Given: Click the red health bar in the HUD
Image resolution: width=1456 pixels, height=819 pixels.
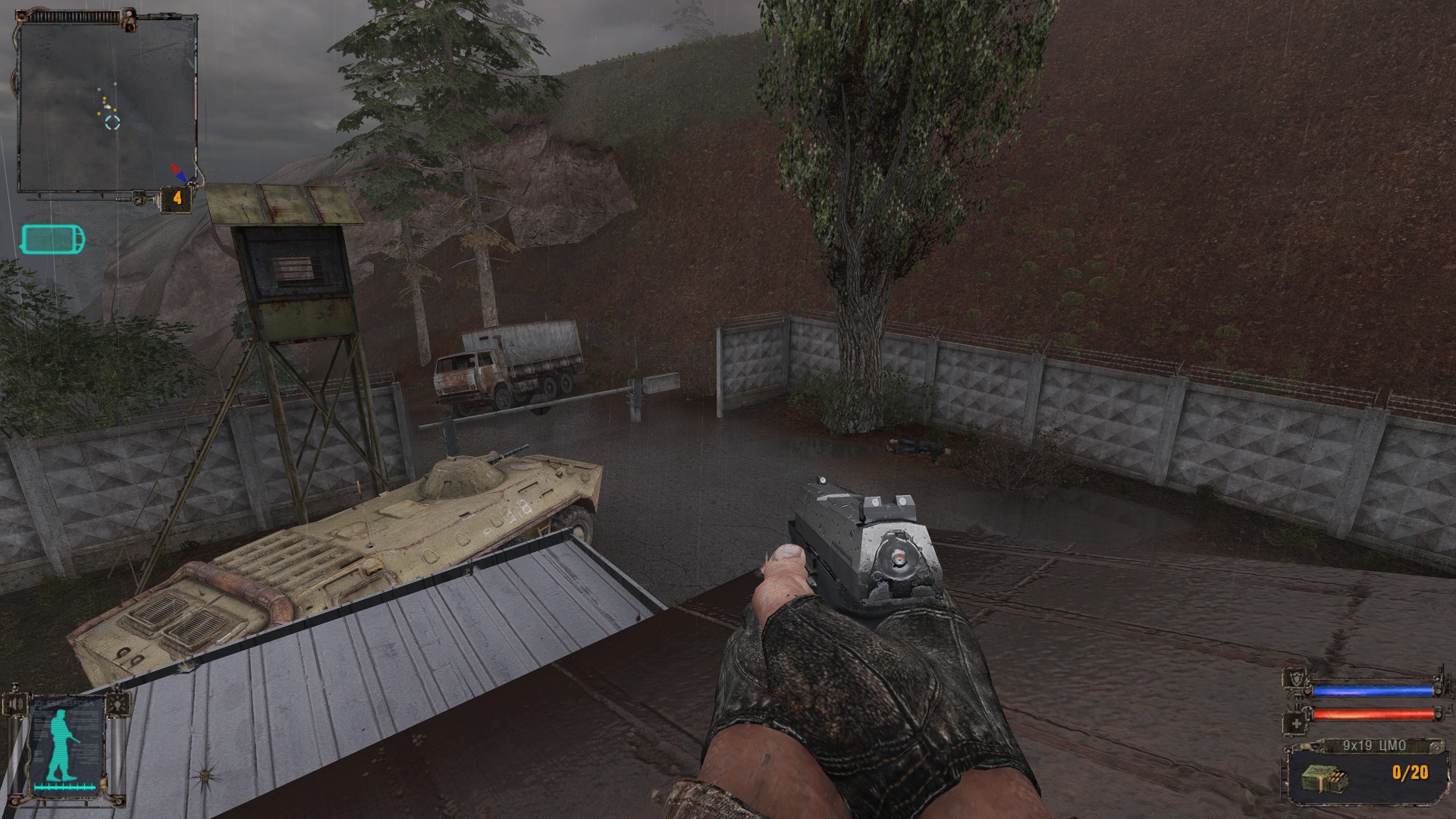Looking at the screenshot, I should coord(1373,714).
